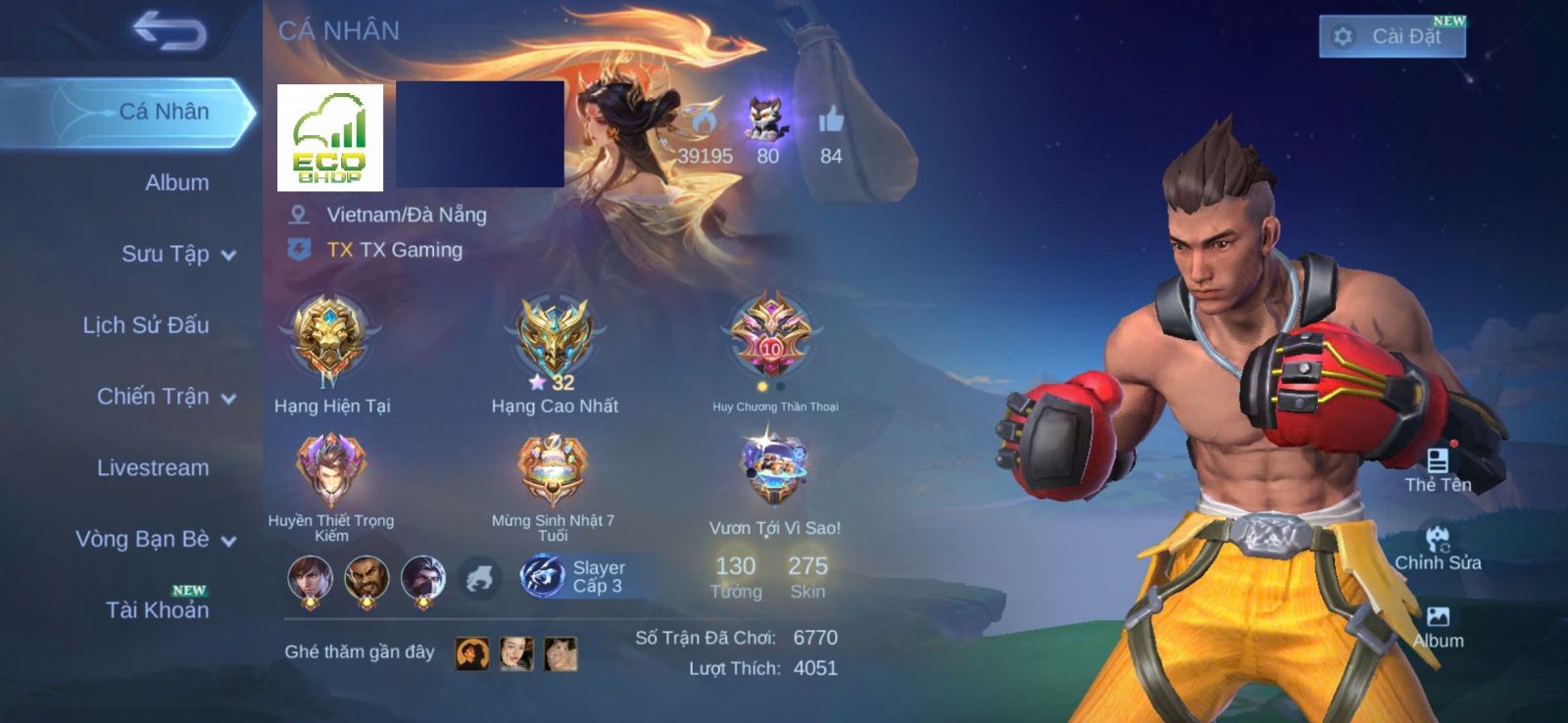Image resolution: width=1568 pixels, height=723 pixels.
Task: View the Hạng Hiện Tại rank badge
Action: 331,338
